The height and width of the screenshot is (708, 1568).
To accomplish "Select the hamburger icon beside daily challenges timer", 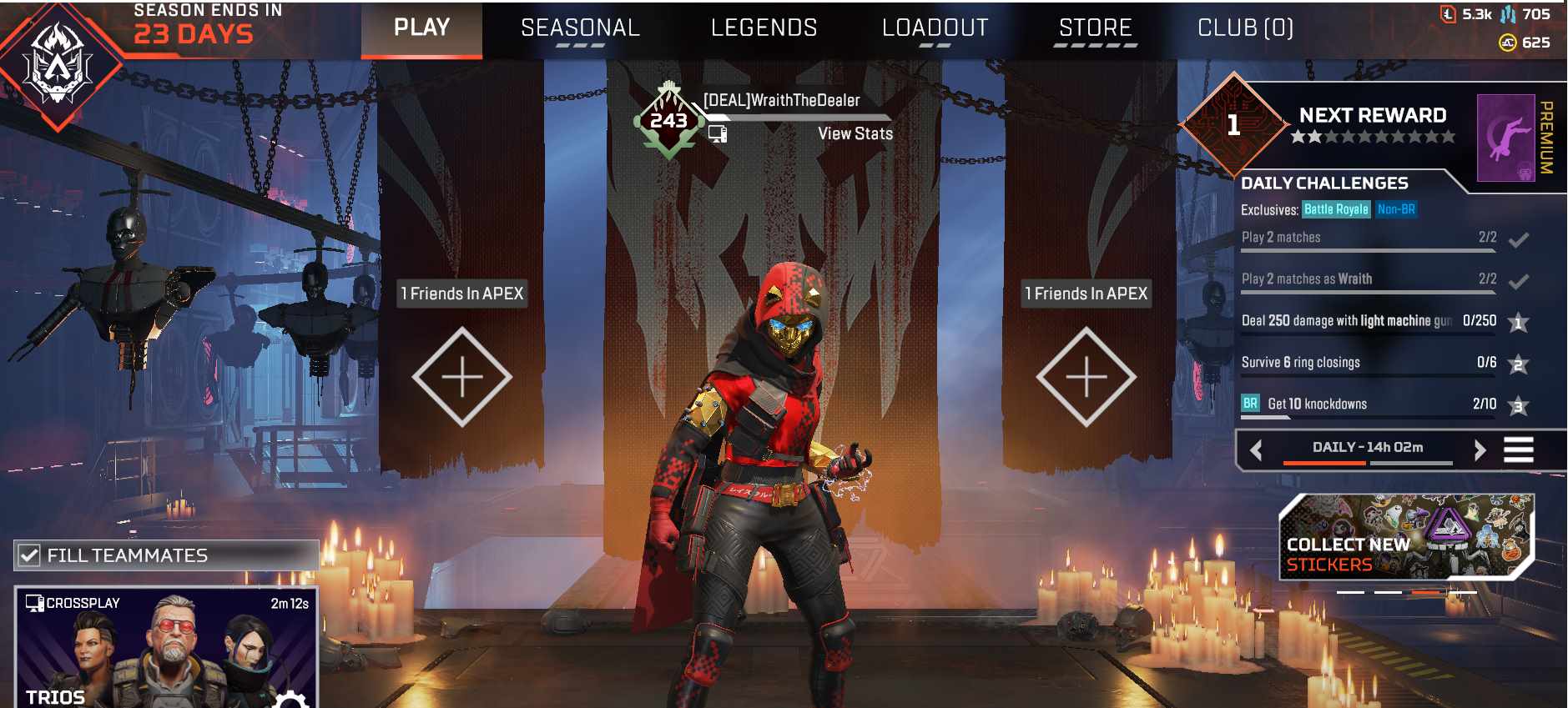I will point(1520,449).
